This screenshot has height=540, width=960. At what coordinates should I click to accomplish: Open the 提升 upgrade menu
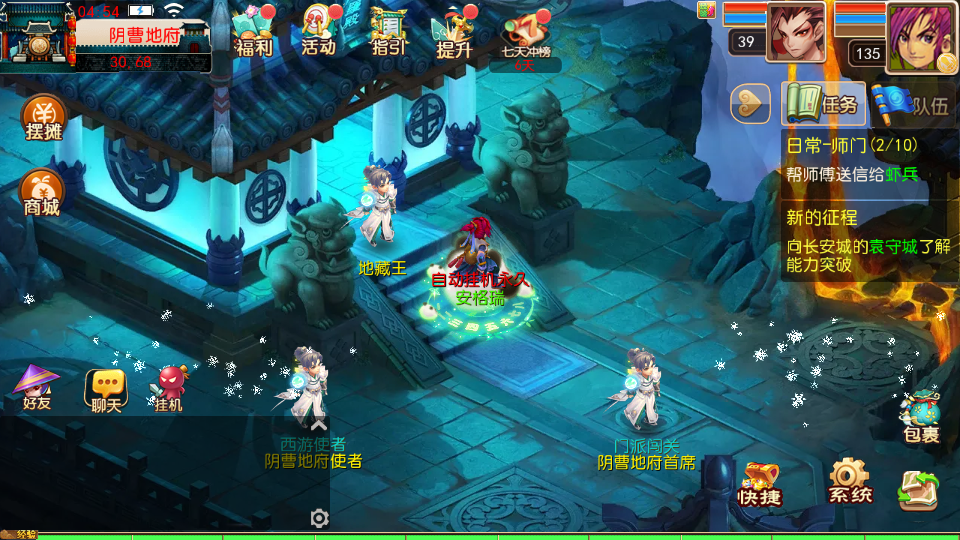click(453, 33)
